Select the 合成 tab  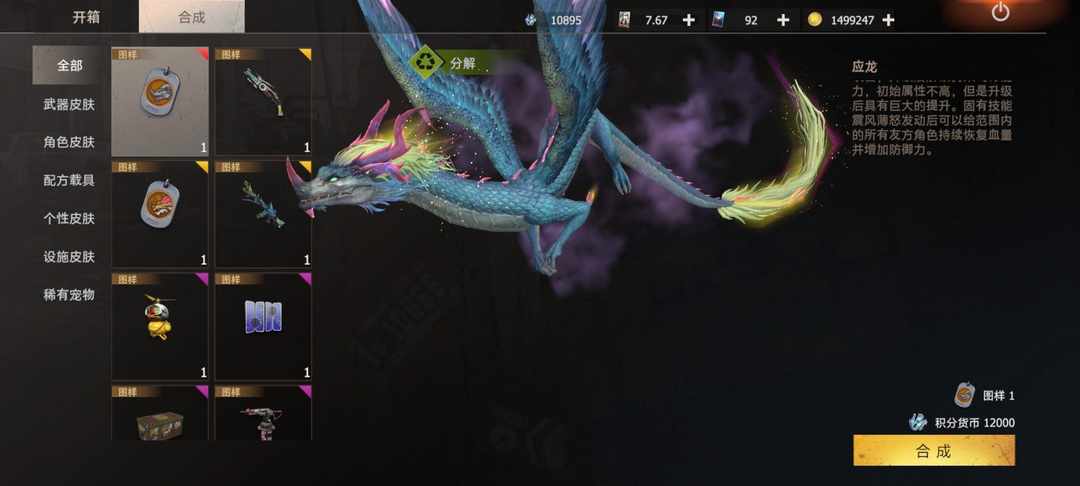pos(191,17)
